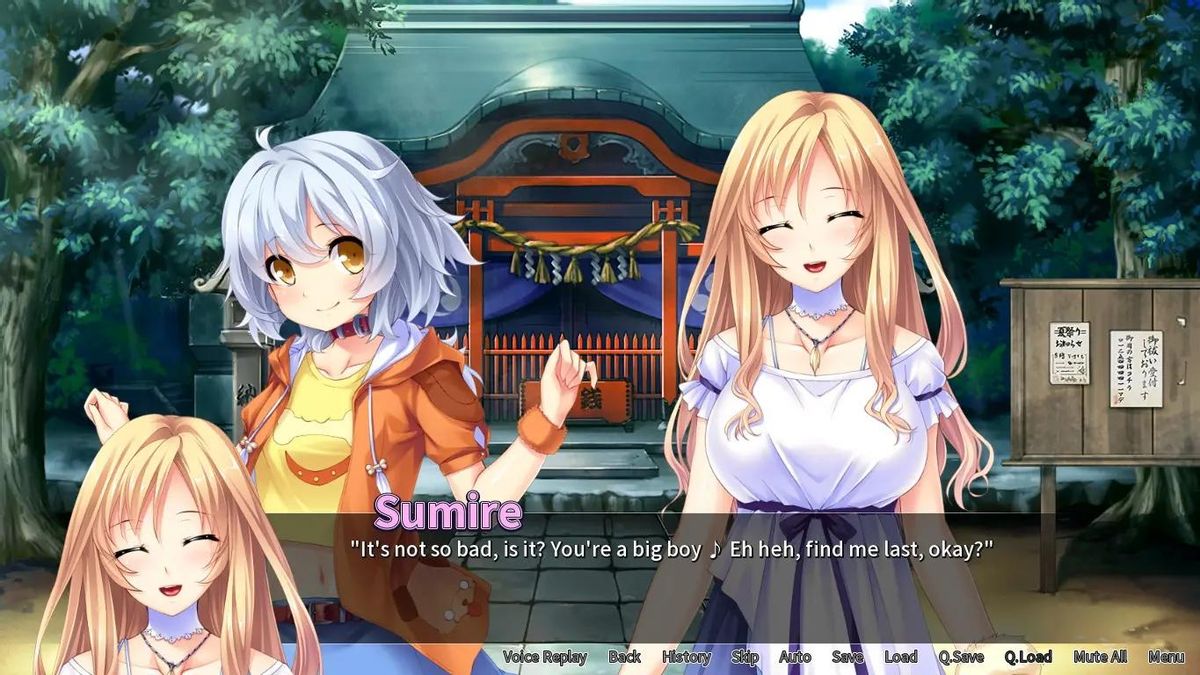This screenshot has width=1200, height=675.
Task: Go Back to the previous line
Action: tap(625, 657)
